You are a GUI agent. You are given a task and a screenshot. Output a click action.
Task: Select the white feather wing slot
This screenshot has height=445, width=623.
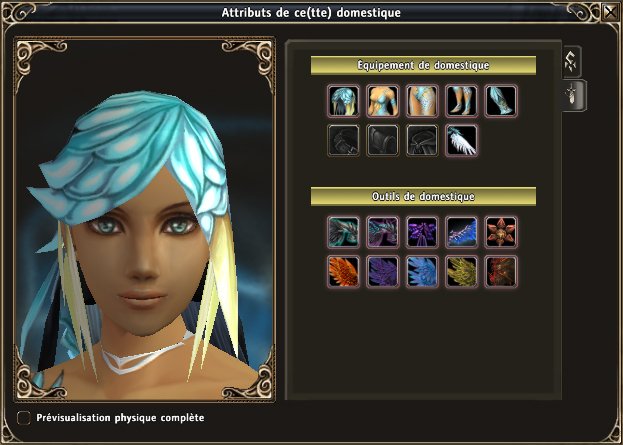coord(460,140)
